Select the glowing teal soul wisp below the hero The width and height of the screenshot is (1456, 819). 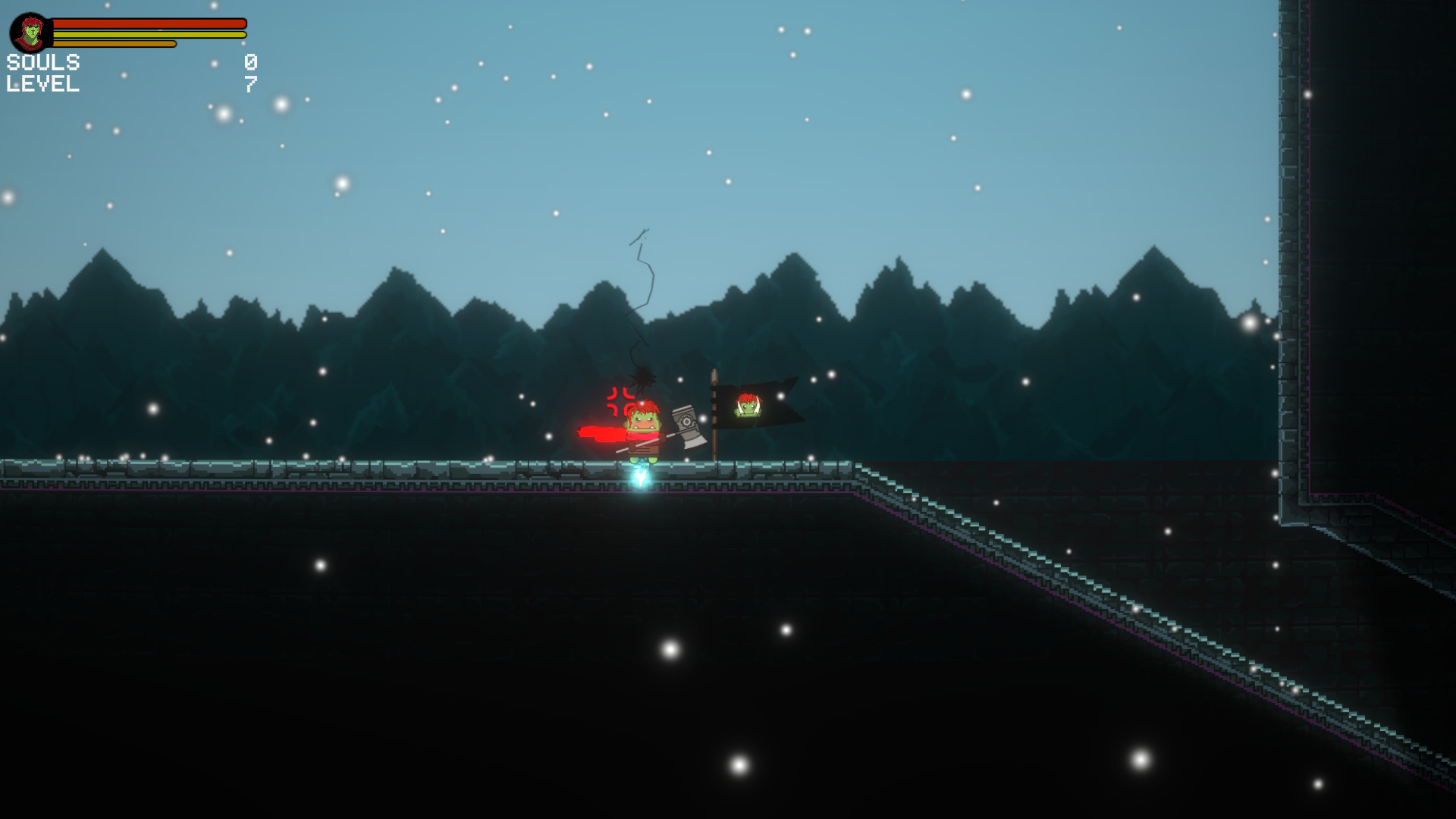point(642,476)
